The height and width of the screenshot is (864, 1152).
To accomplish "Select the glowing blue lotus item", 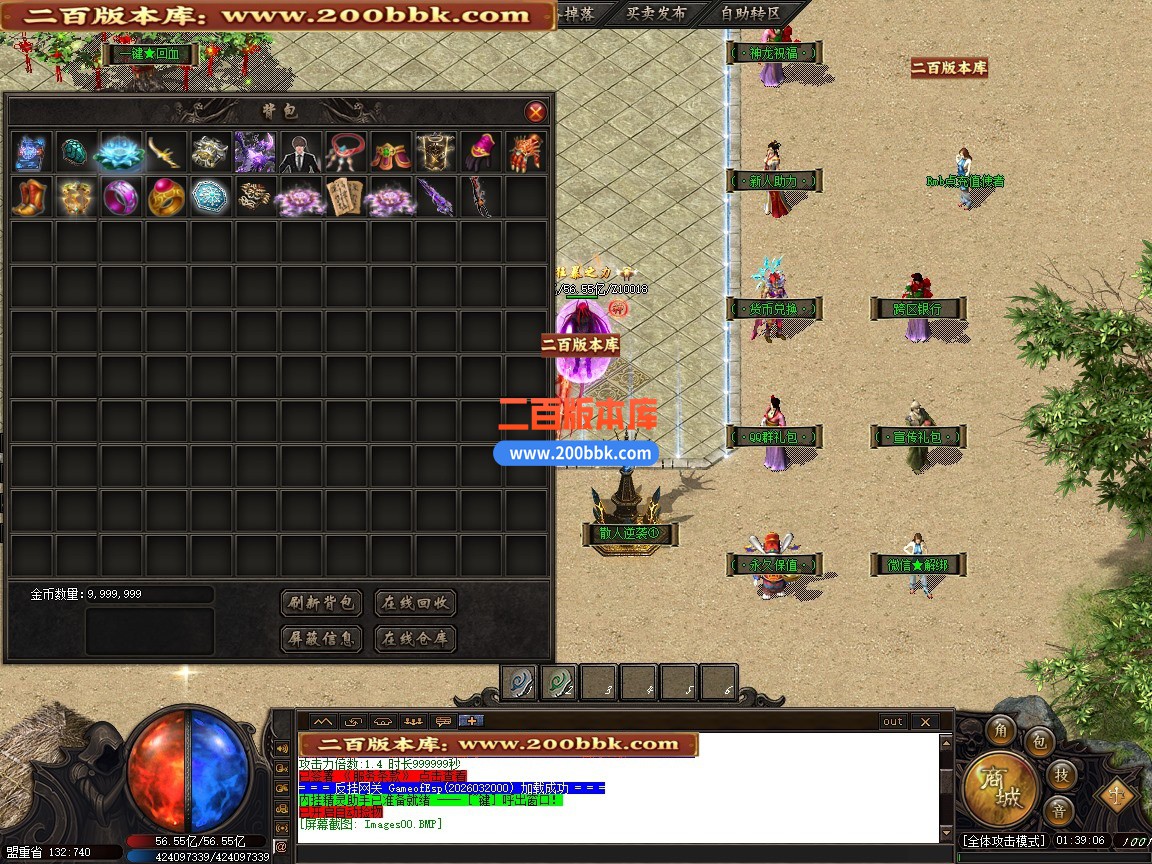I will pos(120,152).
